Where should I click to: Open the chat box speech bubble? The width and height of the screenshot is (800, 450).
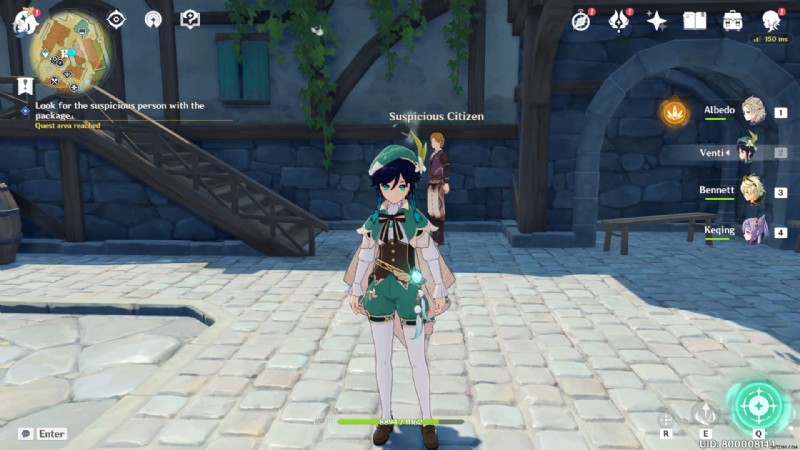25,434
